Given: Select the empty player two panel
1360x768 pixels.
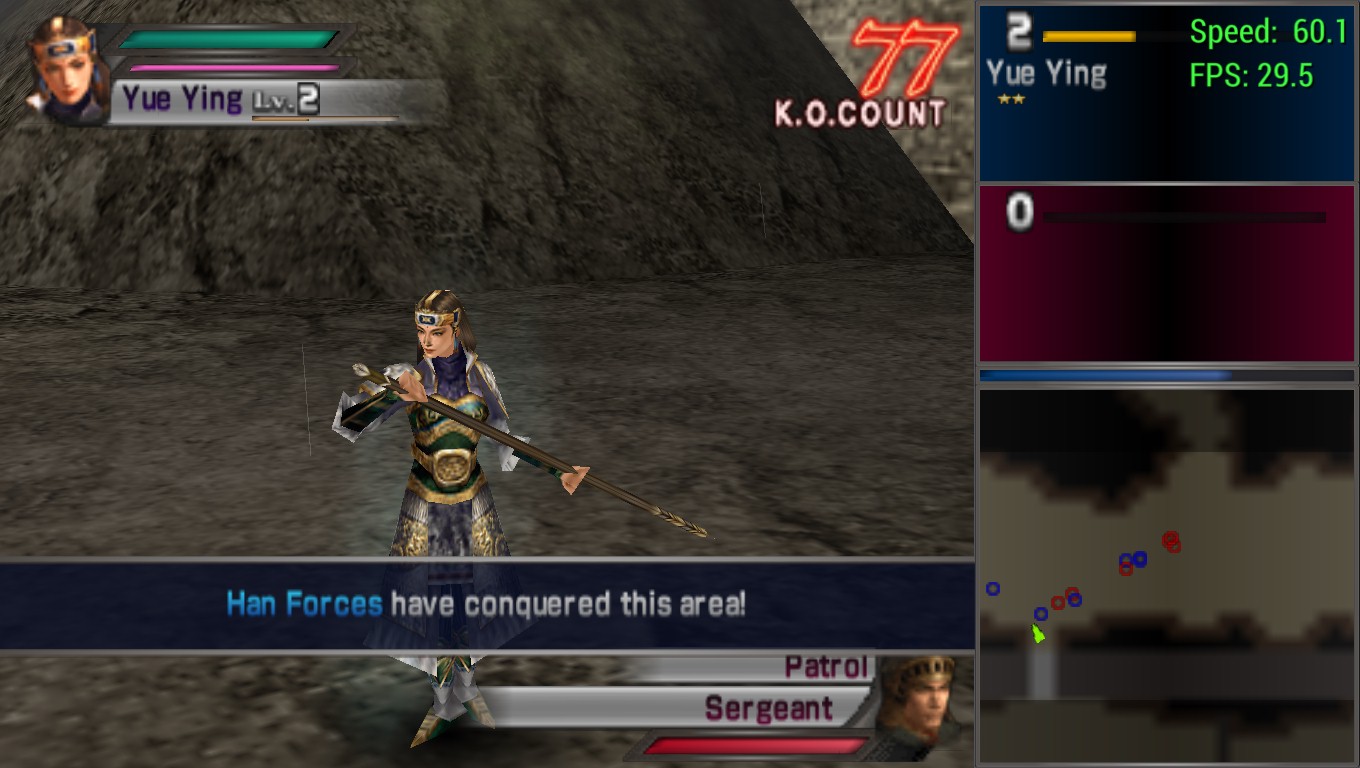Looking at the screenshot, I should (1166, 273).
